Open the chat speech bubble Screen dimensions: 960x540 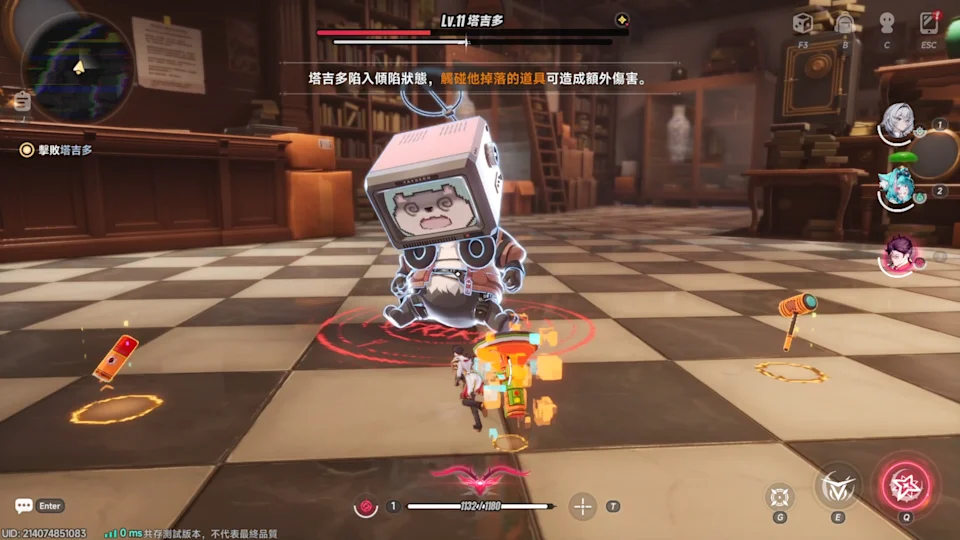(24, 506)
